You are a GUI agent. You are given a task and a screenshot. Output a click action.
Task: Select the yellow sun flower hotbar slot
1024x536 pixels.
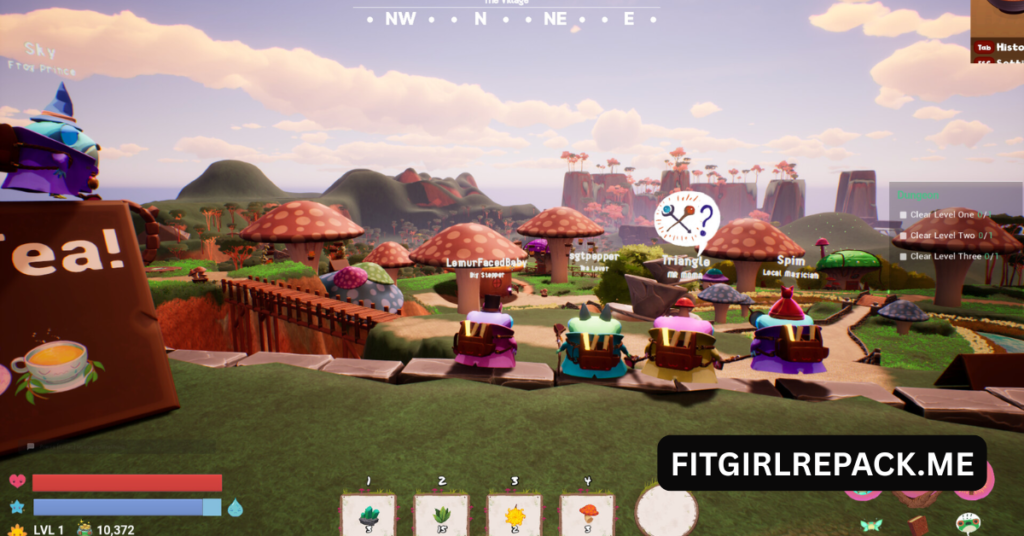point(514,515)
